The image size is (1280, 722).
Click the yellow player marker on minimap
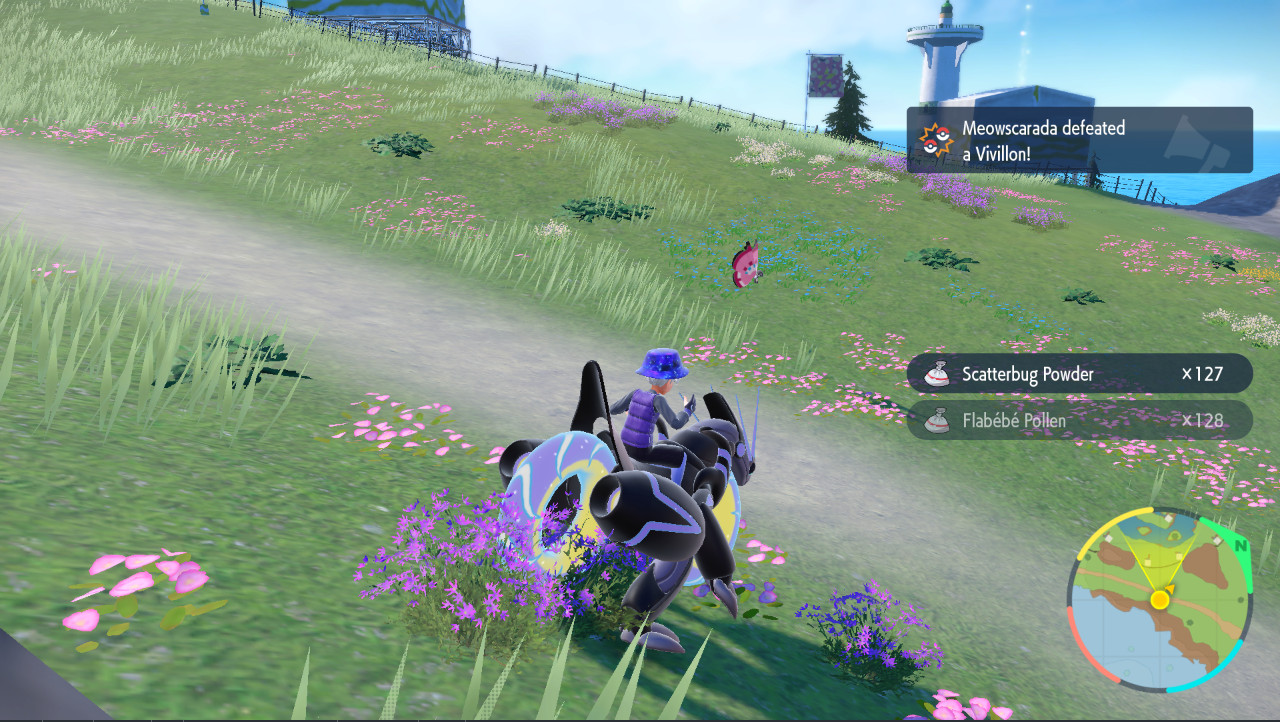click(1160, 600)
